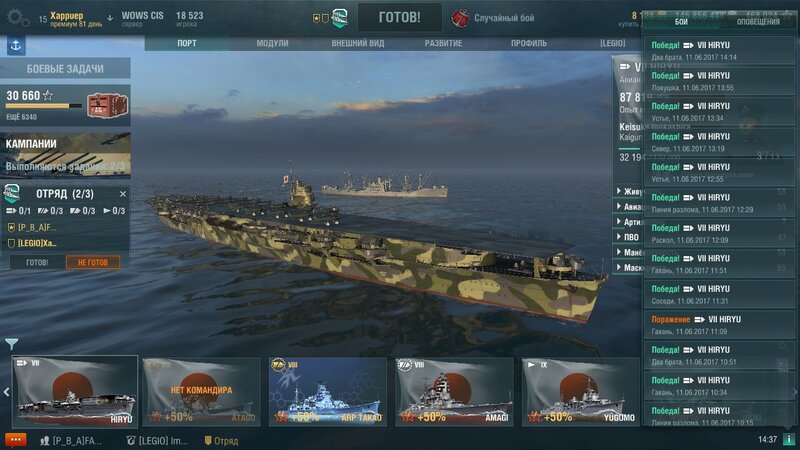Open the БОЕВЫЕ ЗАДАЧИ combat missions
This screenshot has height=450, width=800.
tap(65, 68)
